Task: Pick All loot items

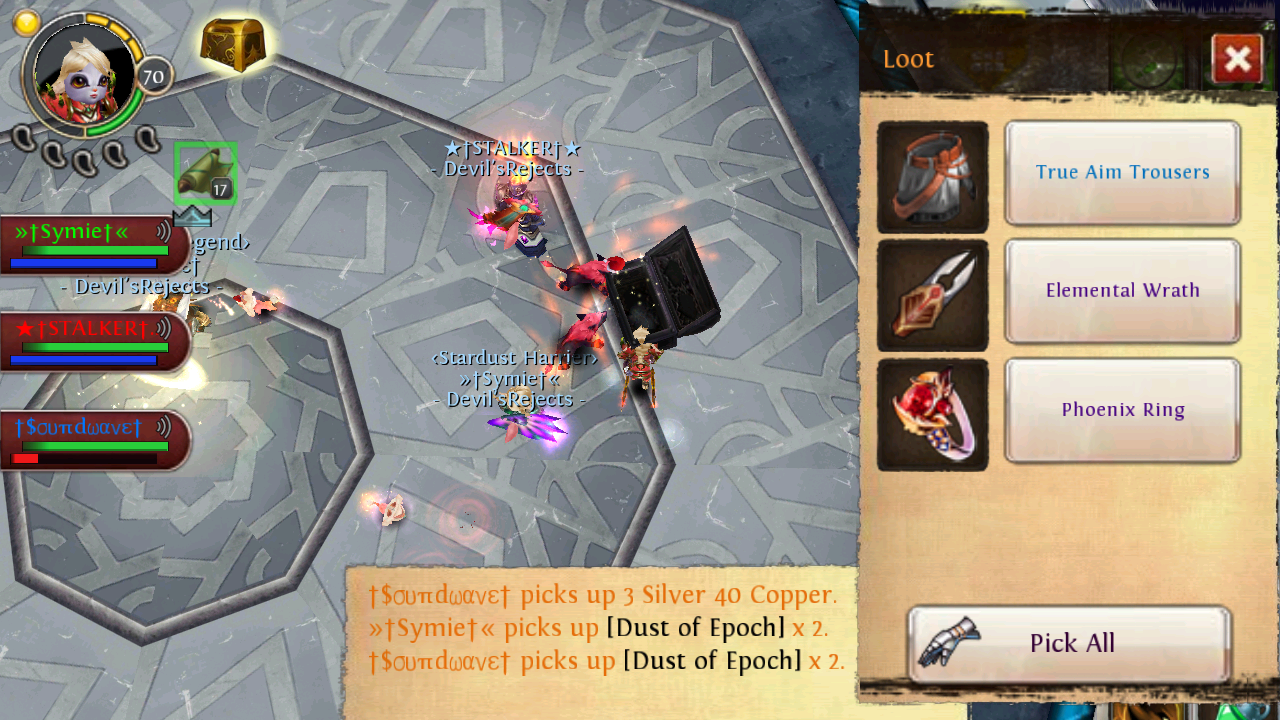Action: pos(1069,643)
